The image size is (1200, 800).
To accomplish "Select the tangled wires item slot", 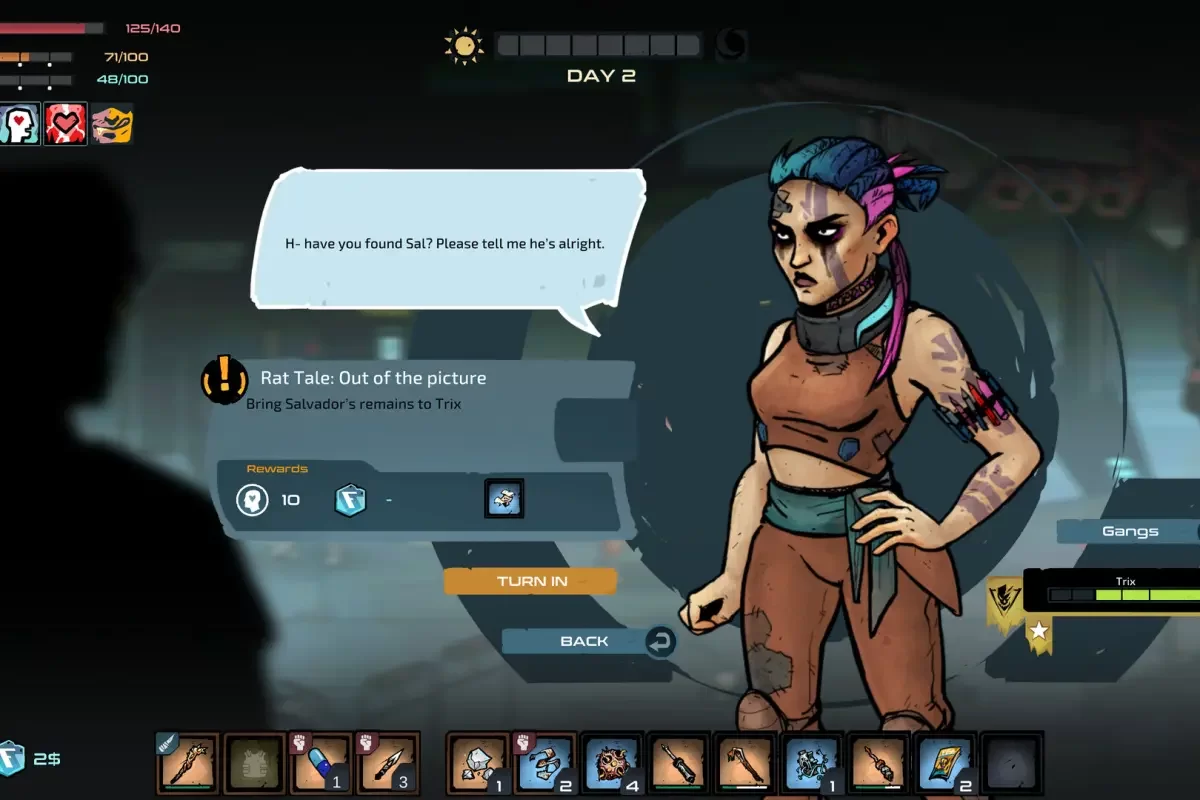I will click(812, 764).
